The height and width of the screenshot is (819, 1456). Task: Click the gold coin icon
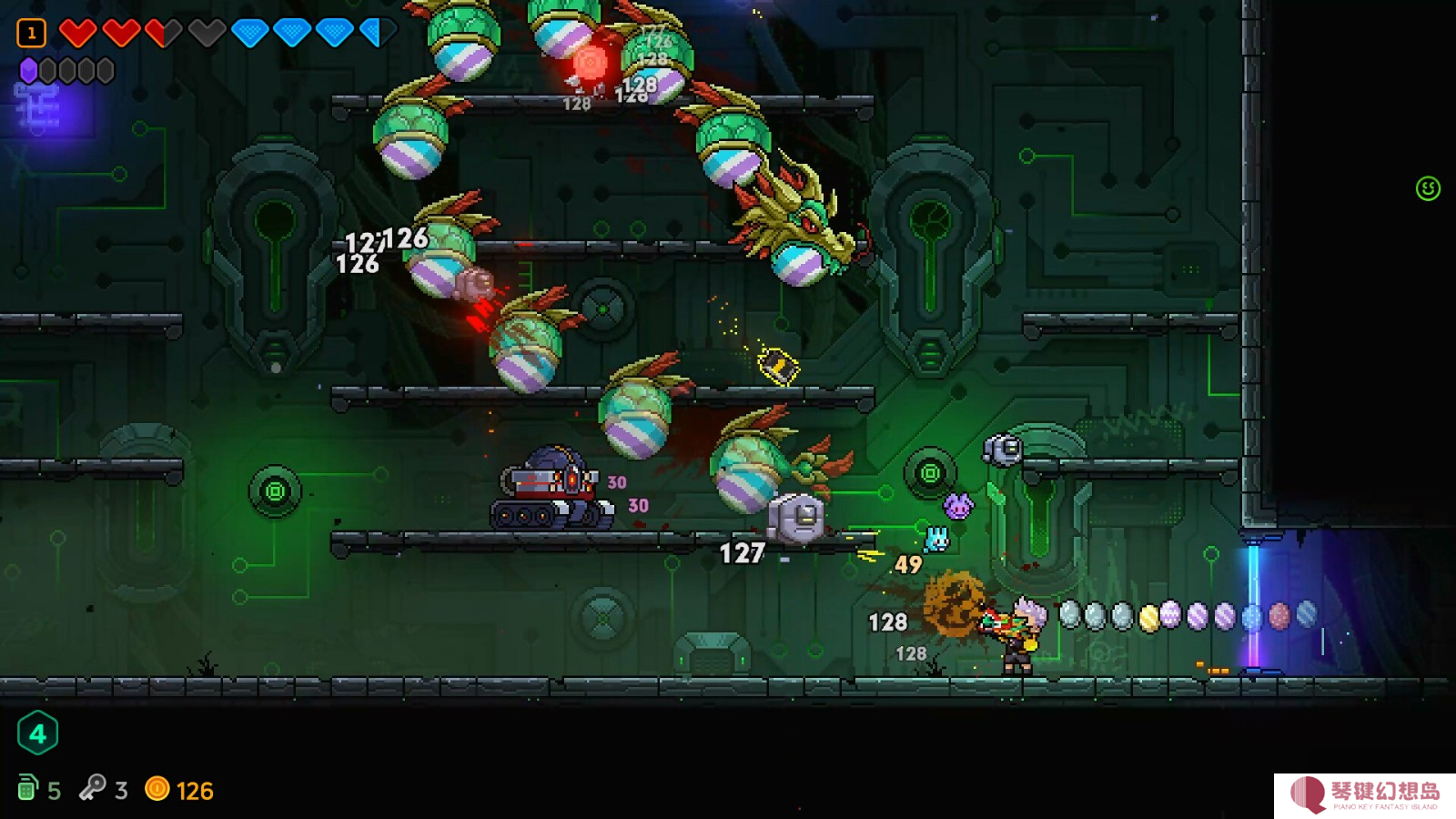pos(157,788)
